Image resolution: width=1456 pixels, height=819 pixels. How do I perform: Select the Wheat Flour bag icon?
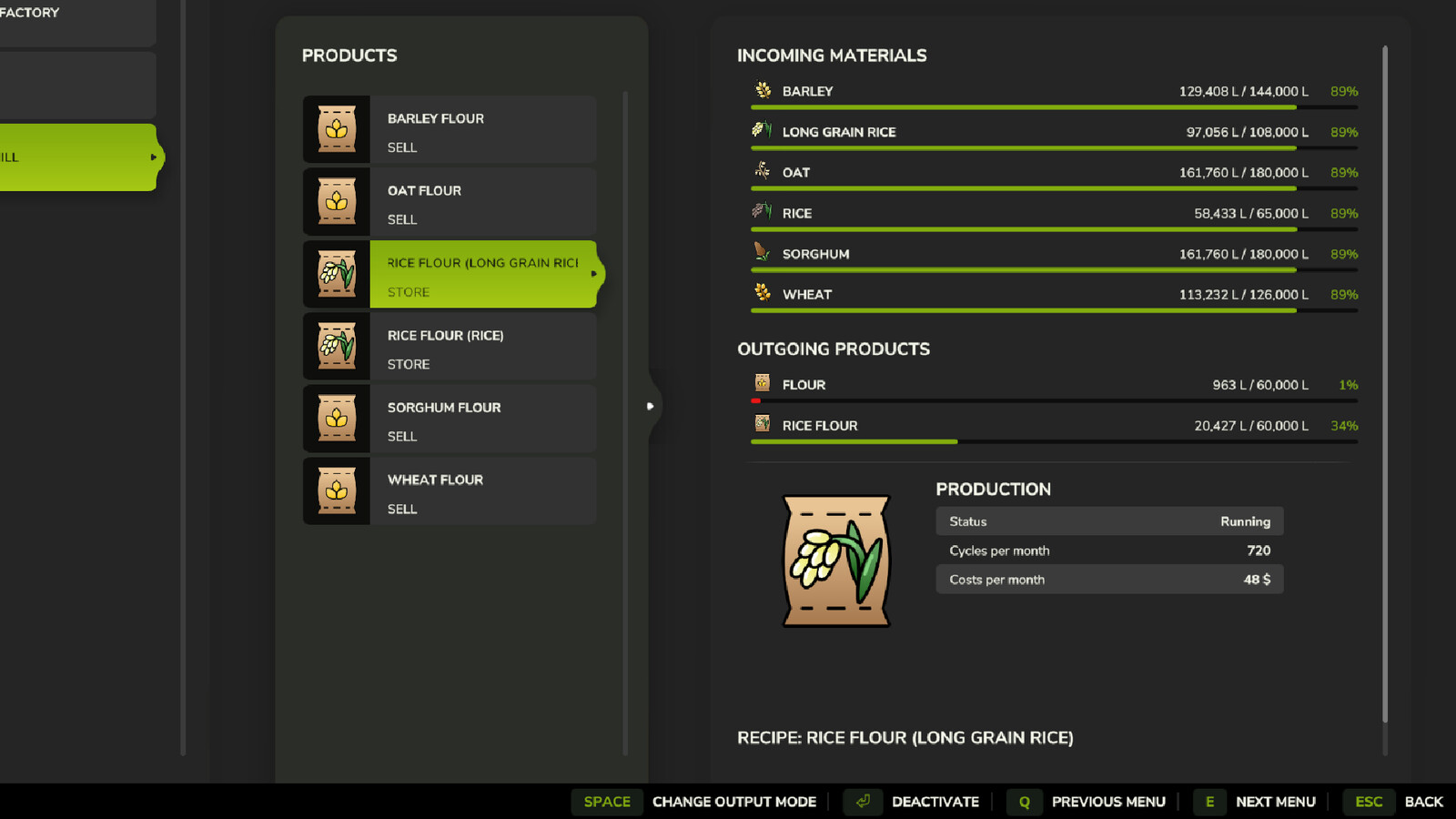(337, 491)
